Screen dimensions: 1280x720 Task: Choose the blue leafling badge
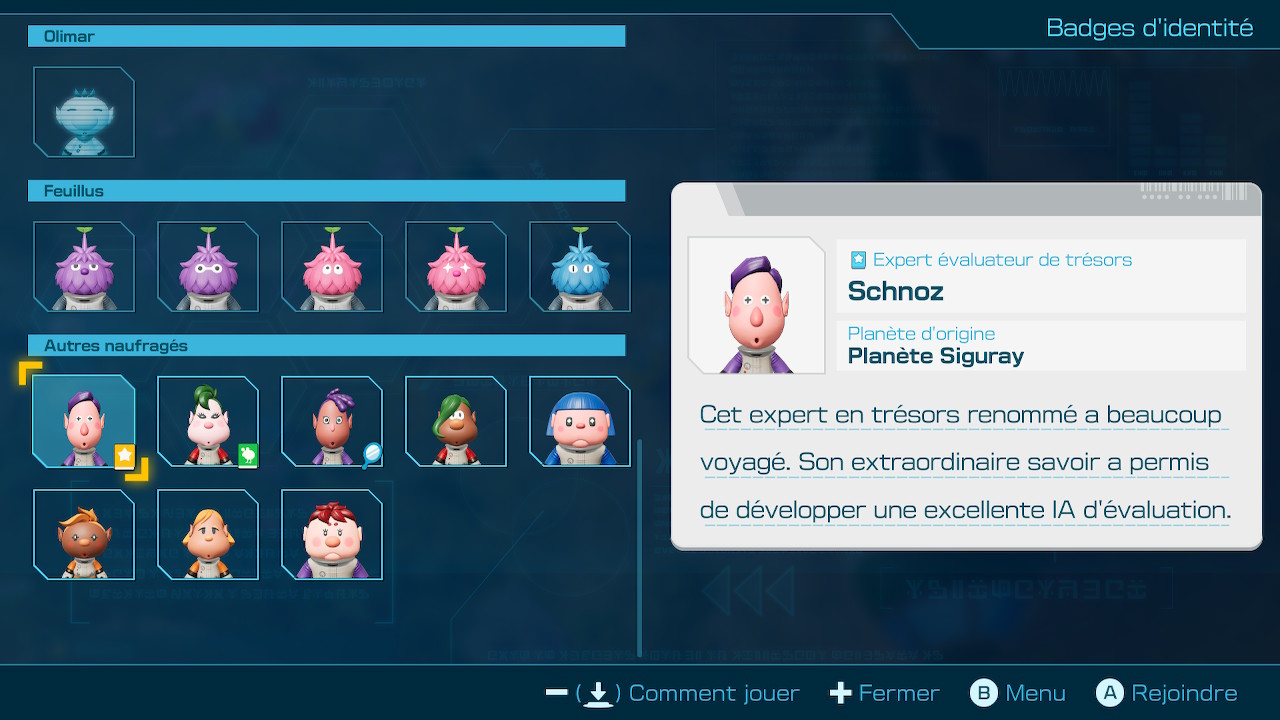click(x=580, y=266)
